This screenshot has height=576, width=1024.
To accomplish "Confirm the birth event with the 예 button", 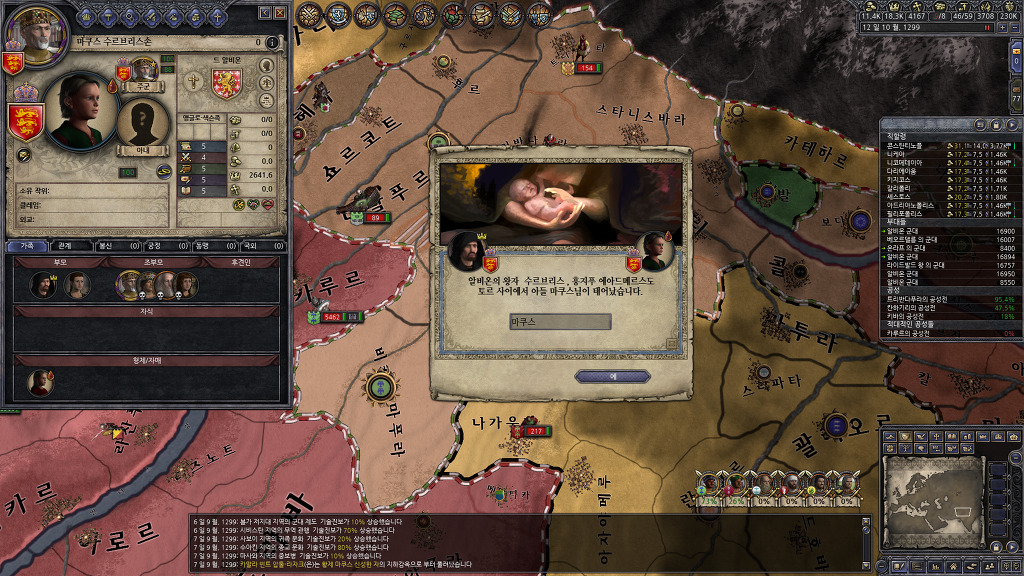I will (x=614, y=376).
